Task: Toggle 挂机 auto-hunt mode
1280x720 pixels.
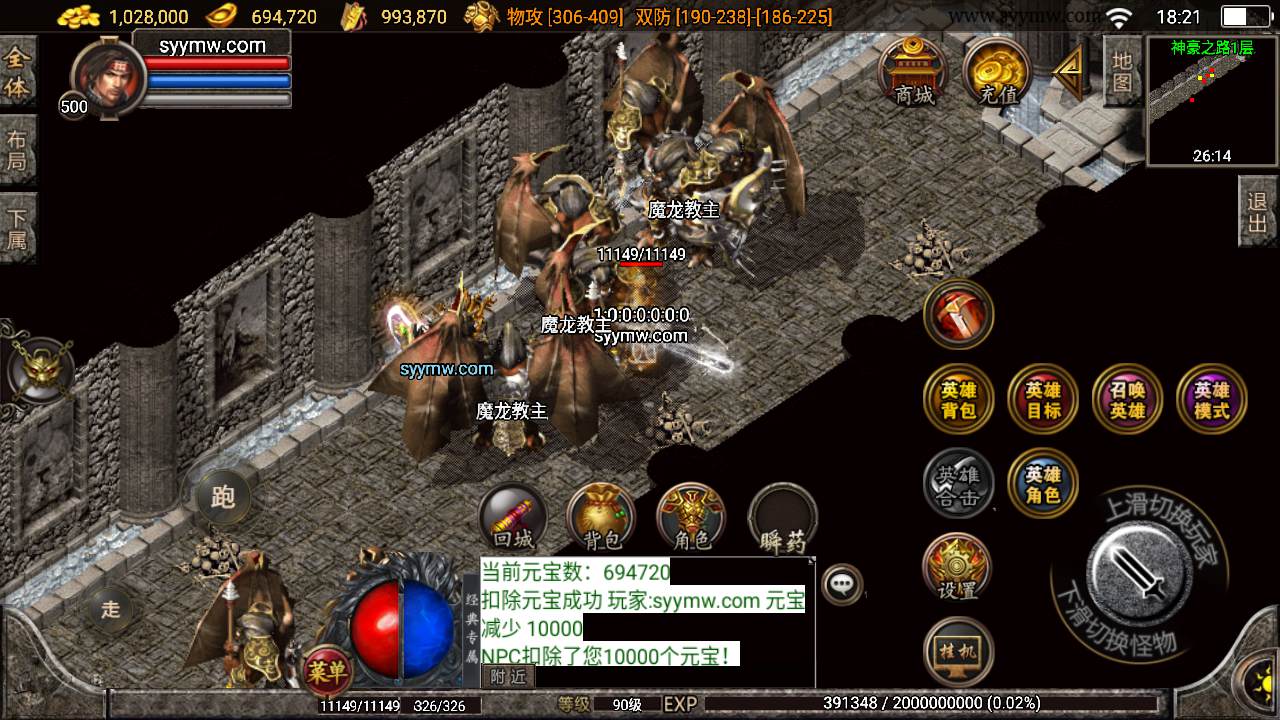Action: point(958,650)
